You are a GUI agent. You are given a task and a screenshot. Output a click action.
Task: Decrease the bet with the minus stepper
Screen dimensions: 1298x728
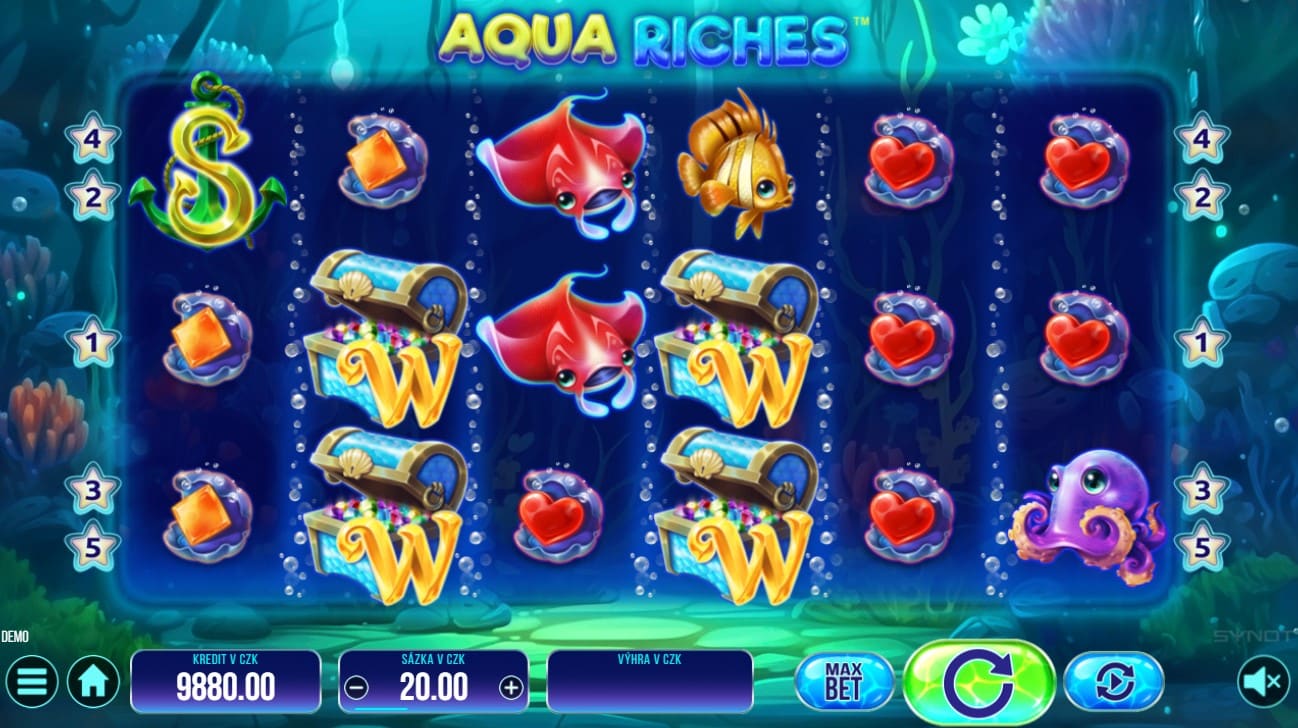tap(357, 686)
